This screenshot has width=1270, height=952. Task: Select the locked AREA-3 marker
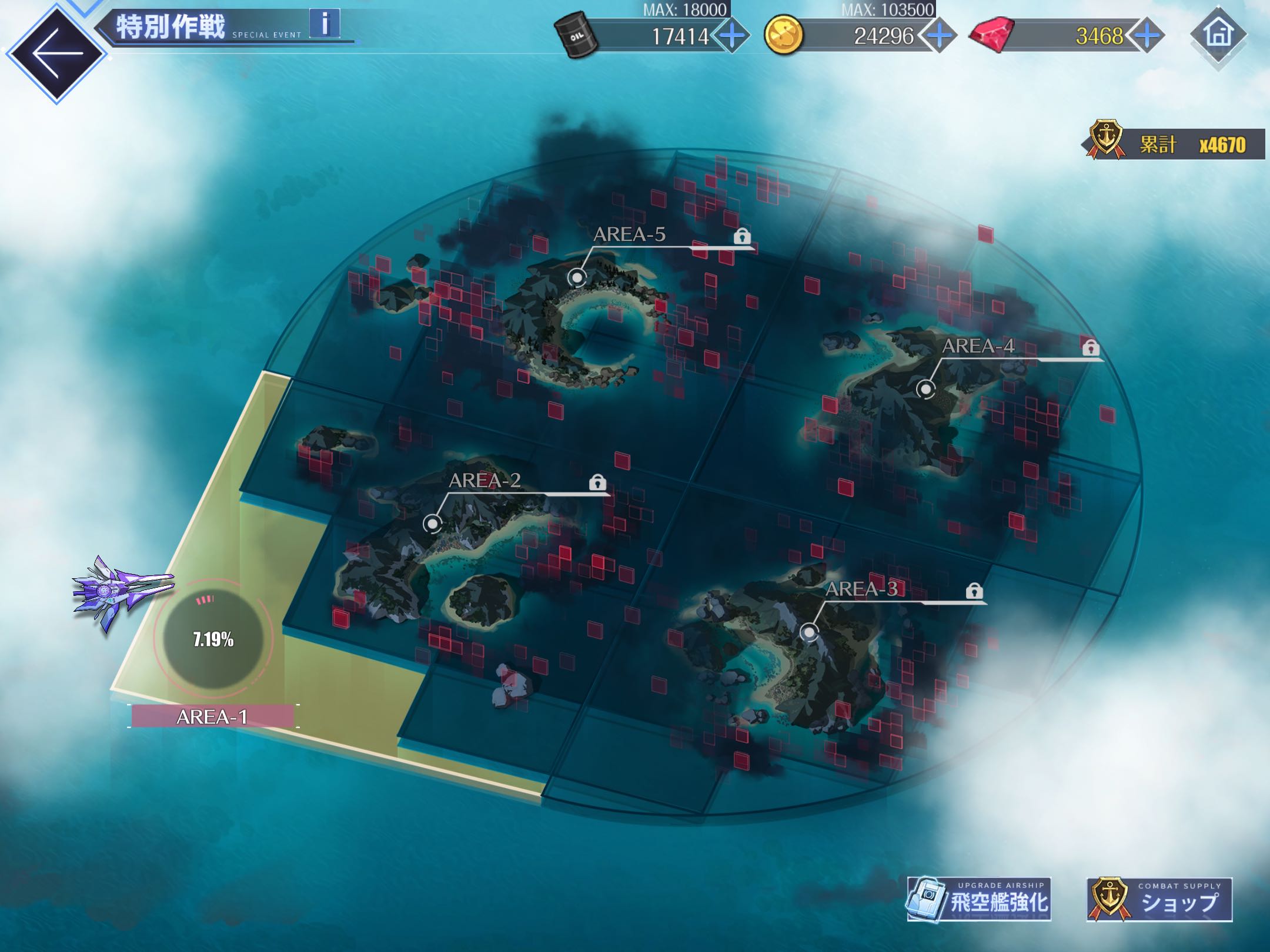pyautogui.click(x=810, y=632)
